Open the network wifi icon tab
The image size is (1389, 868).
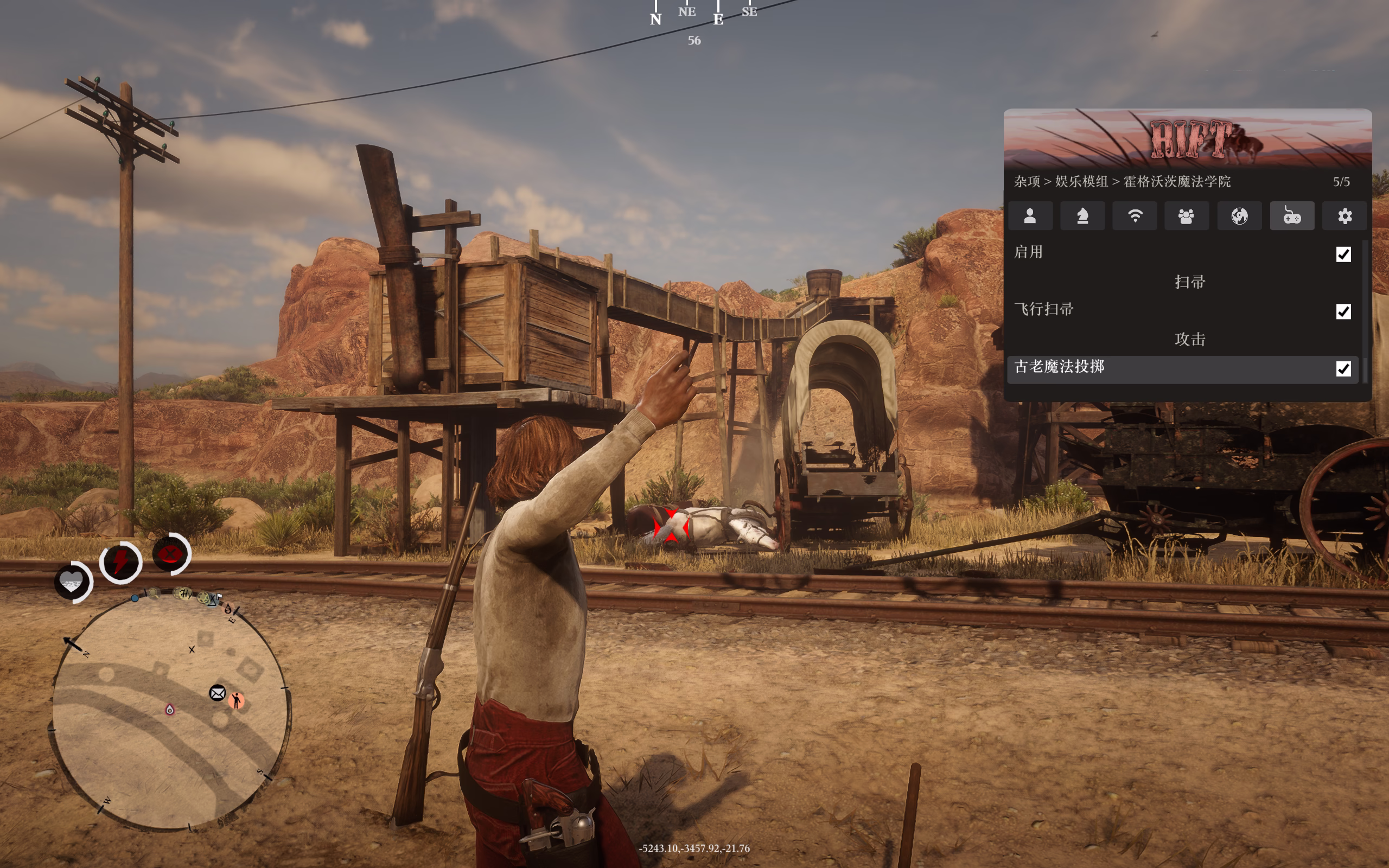[x=1135, y=216]
